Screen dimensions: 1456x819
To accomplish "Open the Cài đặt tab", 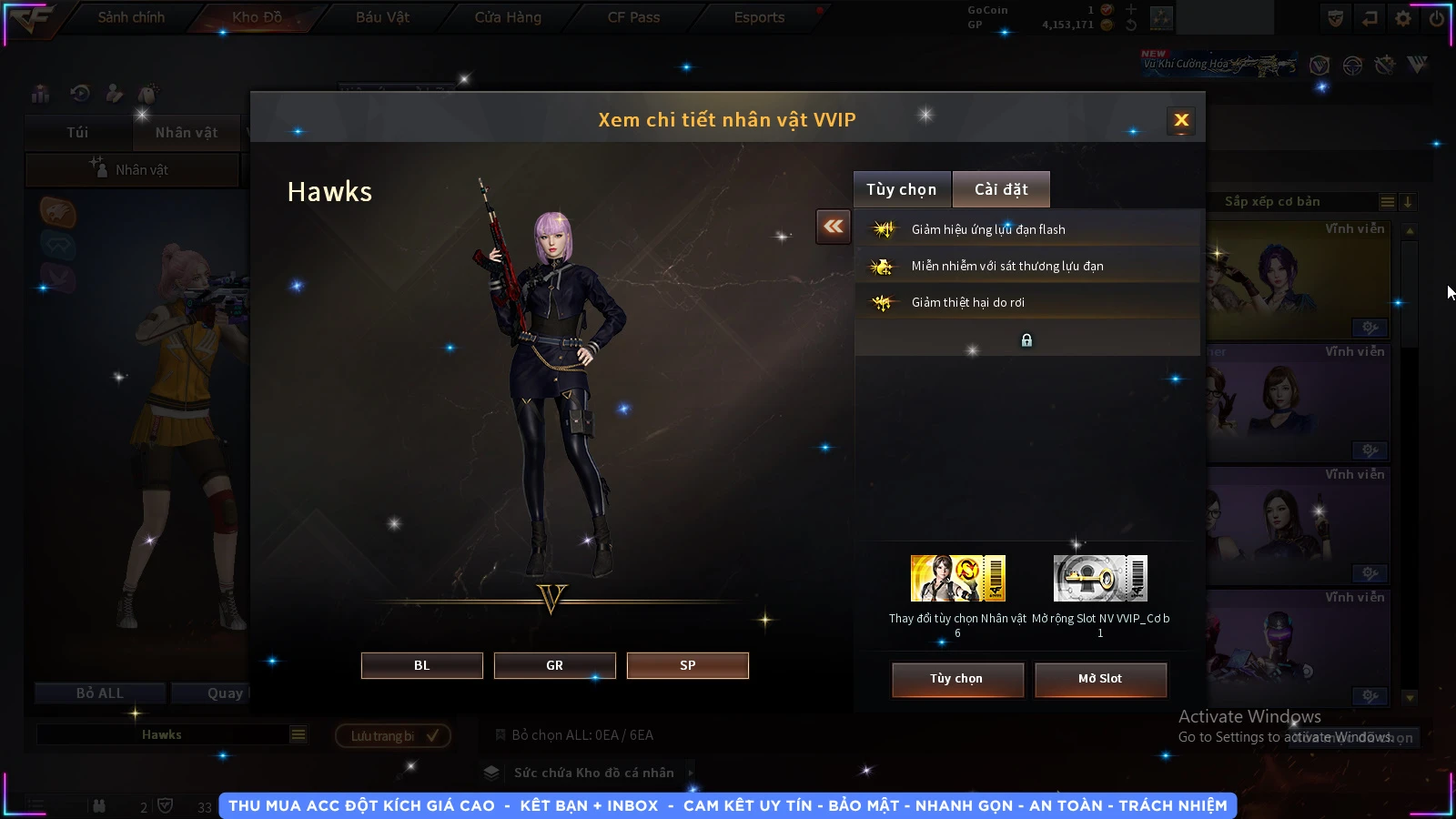I will (x=1001, y=189).
